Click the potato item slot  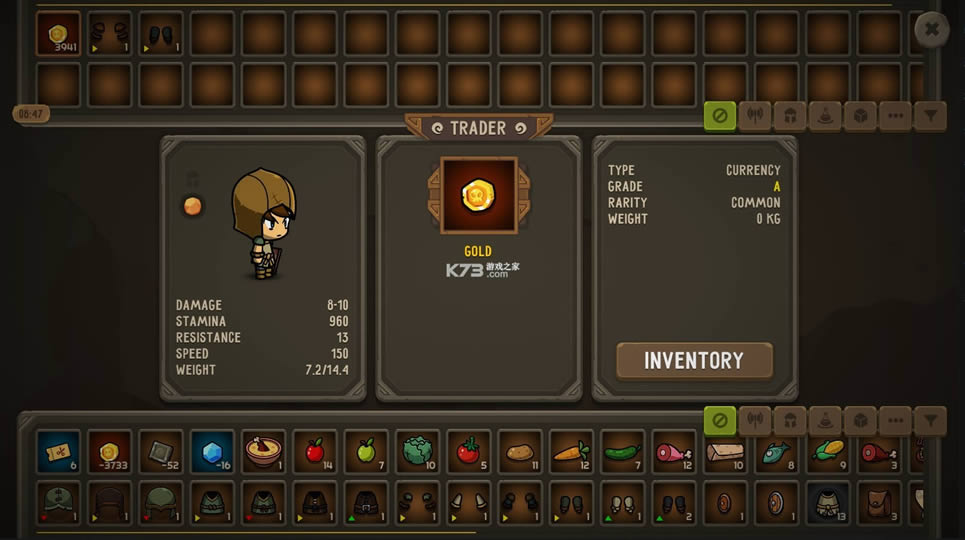(x=520, y=451)
